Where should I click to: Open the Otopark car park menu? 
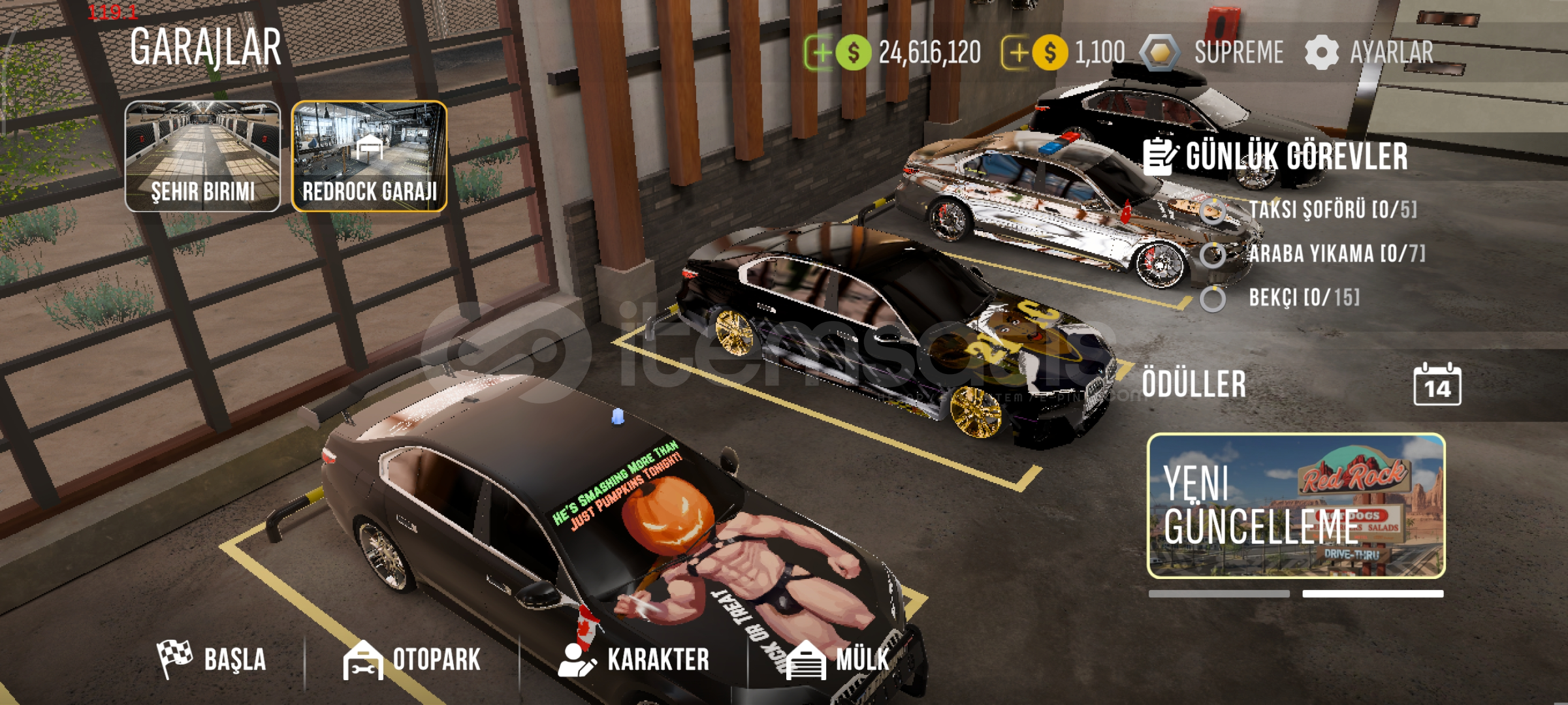[x=412, y=659]
